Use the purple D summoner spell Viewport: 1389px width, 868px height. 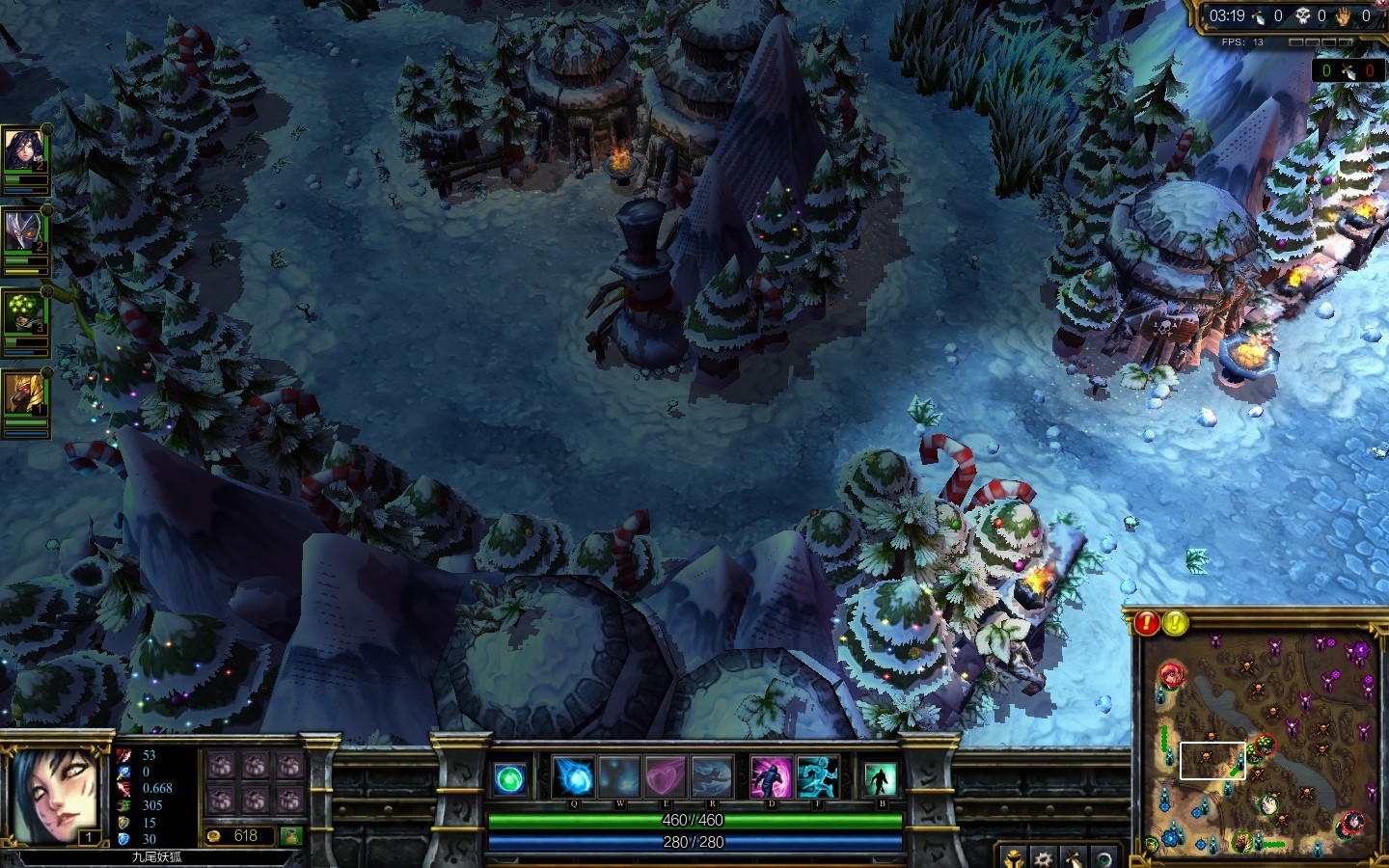pyautogui.click(x=771, y=777)
